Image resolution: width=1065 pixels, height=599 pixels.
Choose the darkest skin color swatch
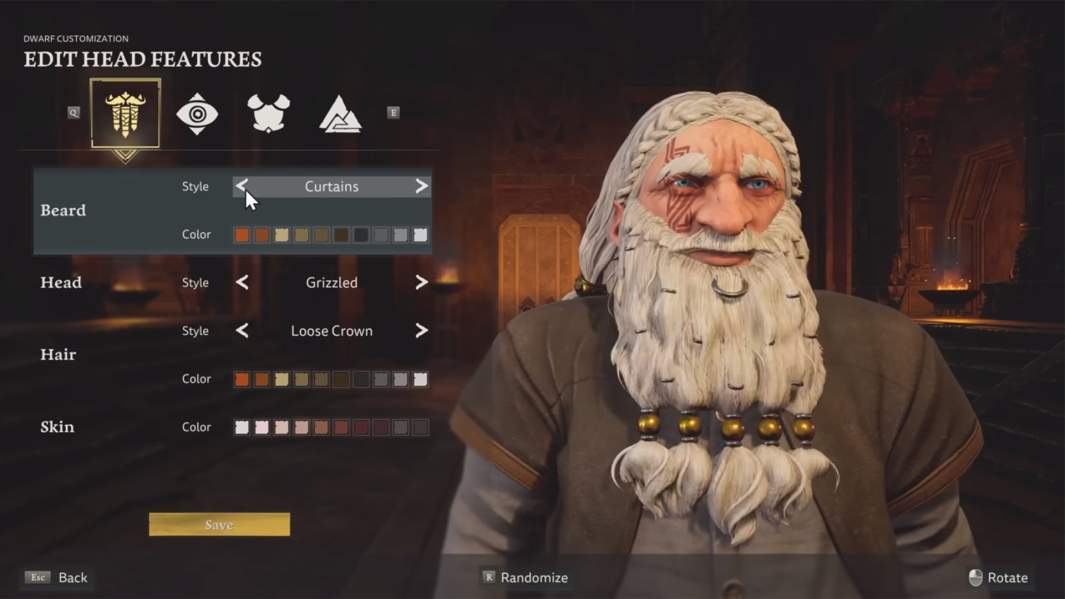tap(421, 427)
